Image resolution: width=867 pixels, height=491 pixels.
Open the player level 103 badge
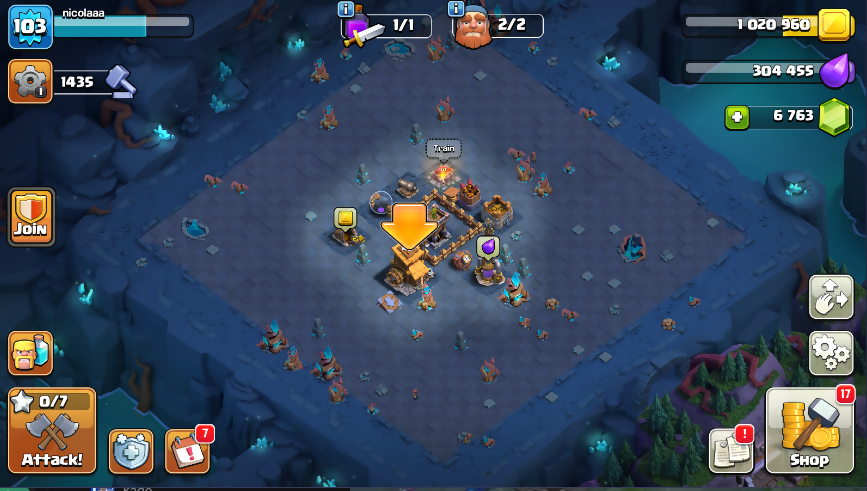pos(30,26)
